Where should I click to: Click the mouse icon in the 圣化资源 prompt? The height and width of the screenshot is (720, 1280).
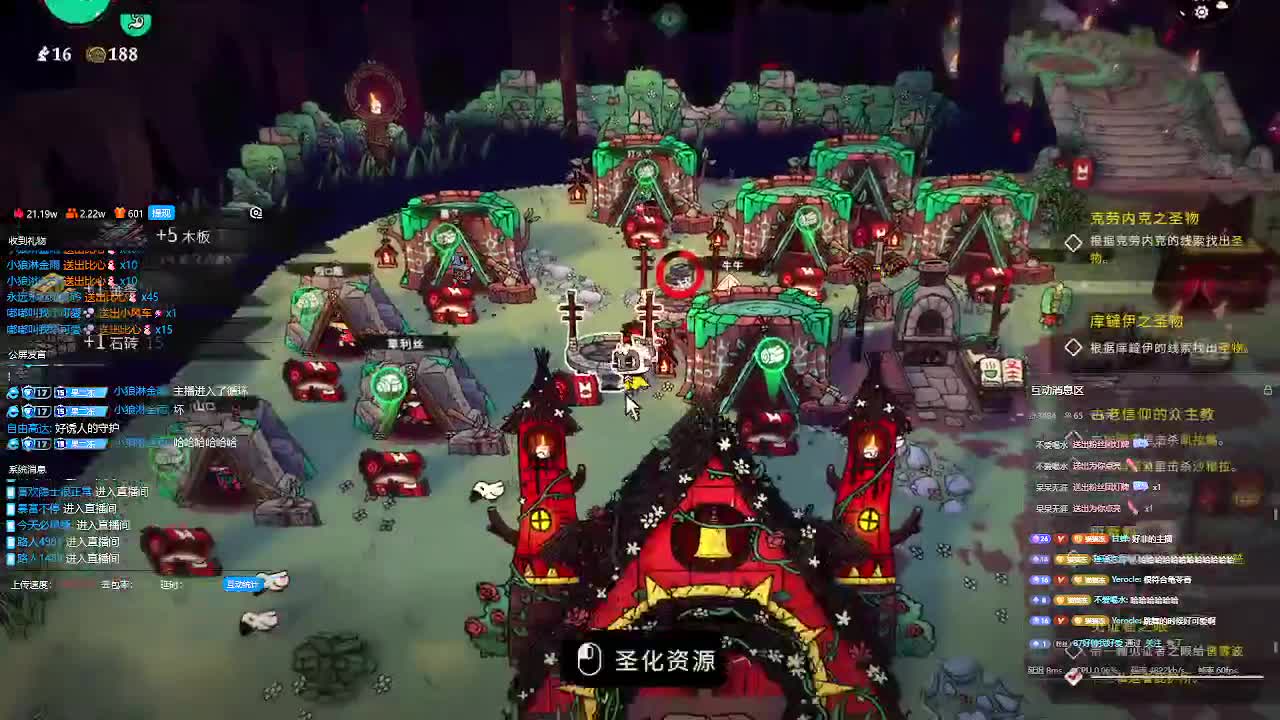pyautogui.click(x=588, y=661)
